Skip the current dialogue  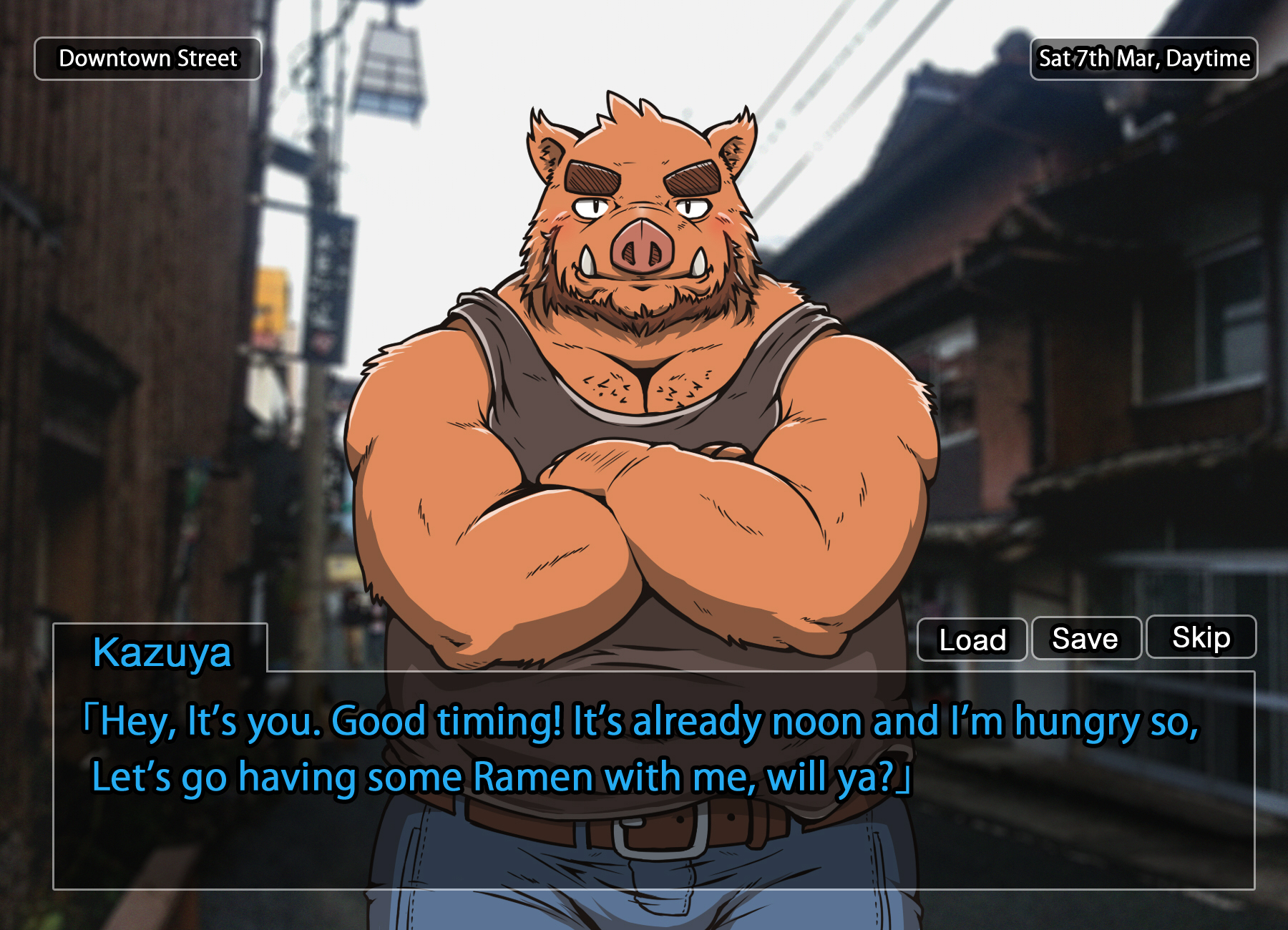pos(1201,637)
